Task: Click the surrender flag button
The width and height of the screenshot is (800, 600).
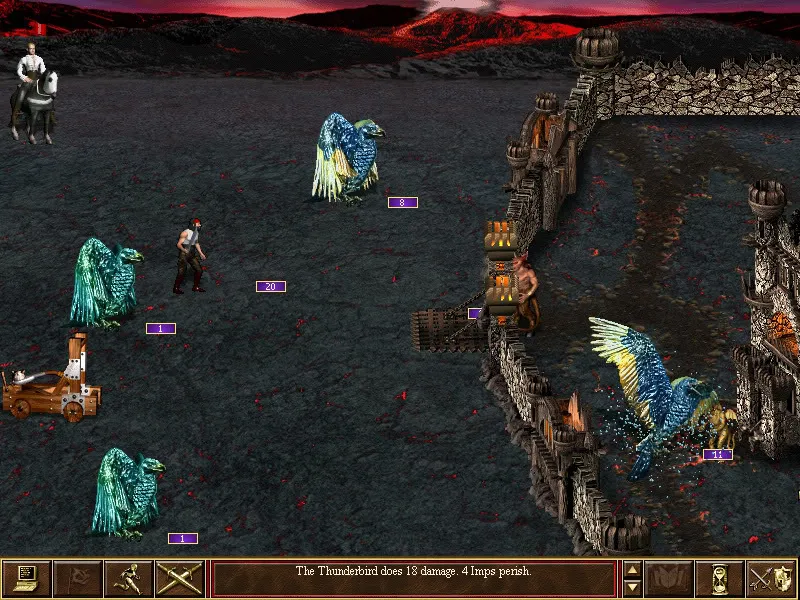Action: coord(78,578)
